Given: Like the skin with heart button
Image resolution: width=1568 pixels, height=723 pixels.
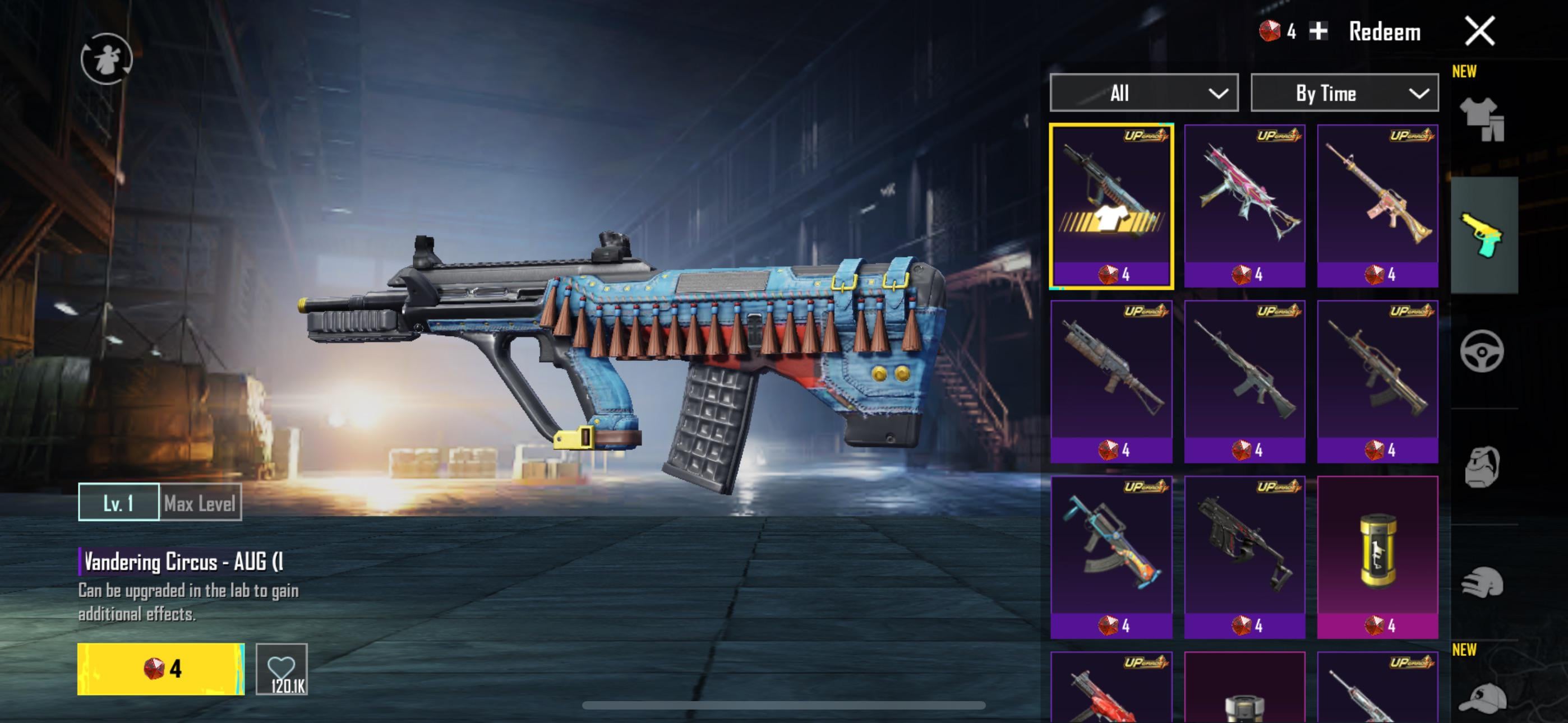Looking at the screenshot, I should [282, 669].
